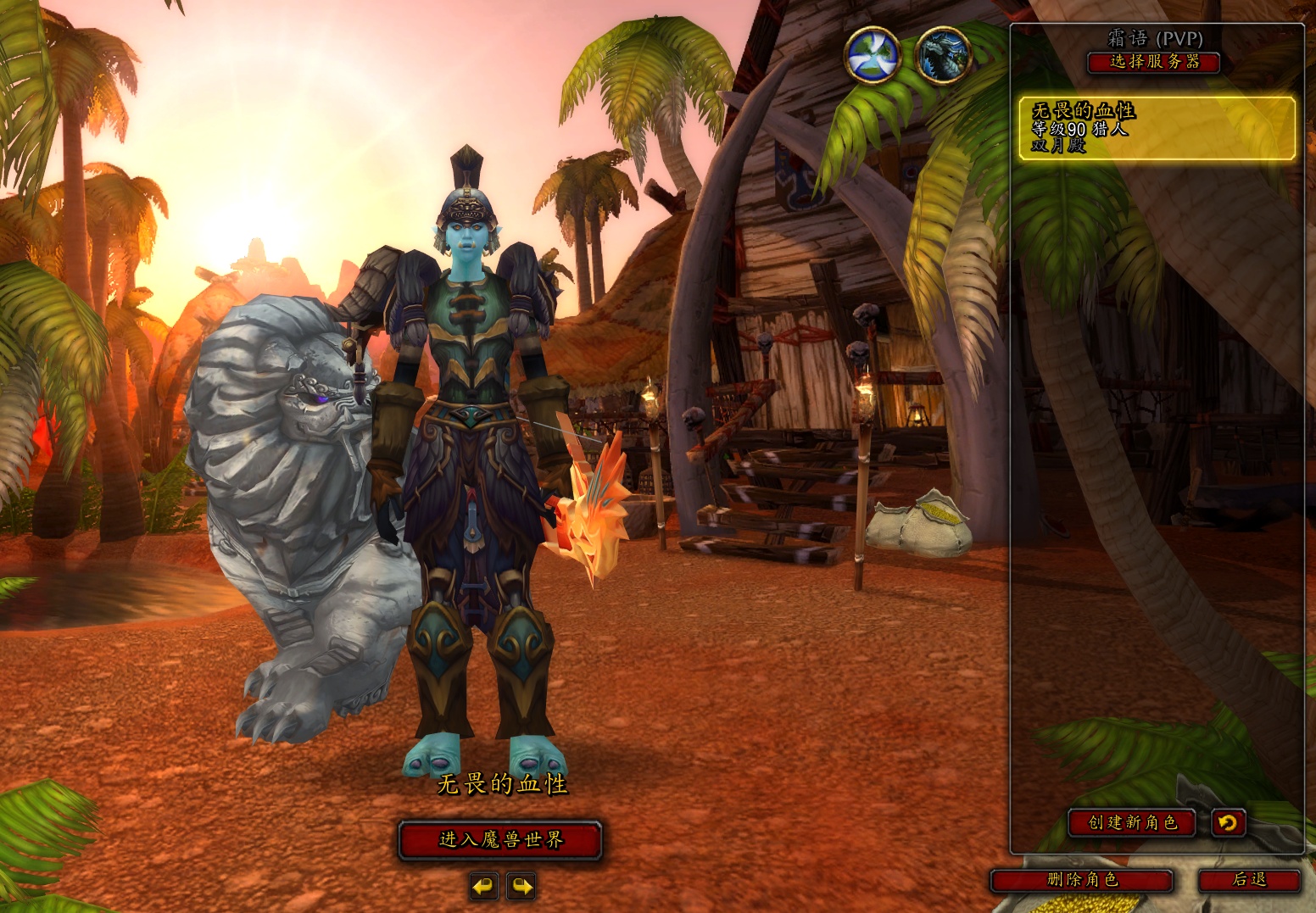Choose 删除角色 to delete the character
Viewport: 1316px width, 913px height.
tap(1082, 880)
